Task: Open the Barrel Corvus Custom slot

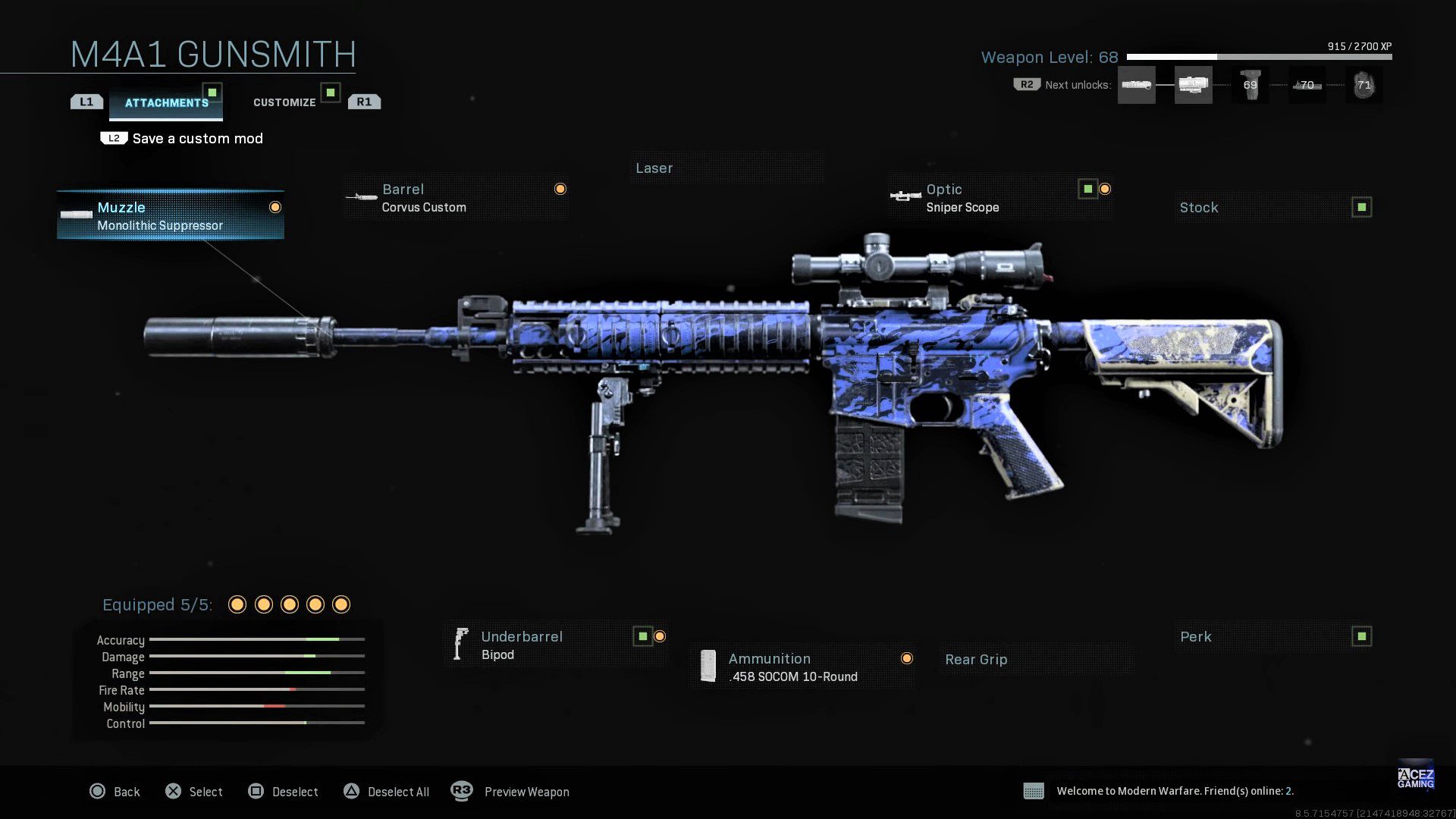Action: [455, 198]
